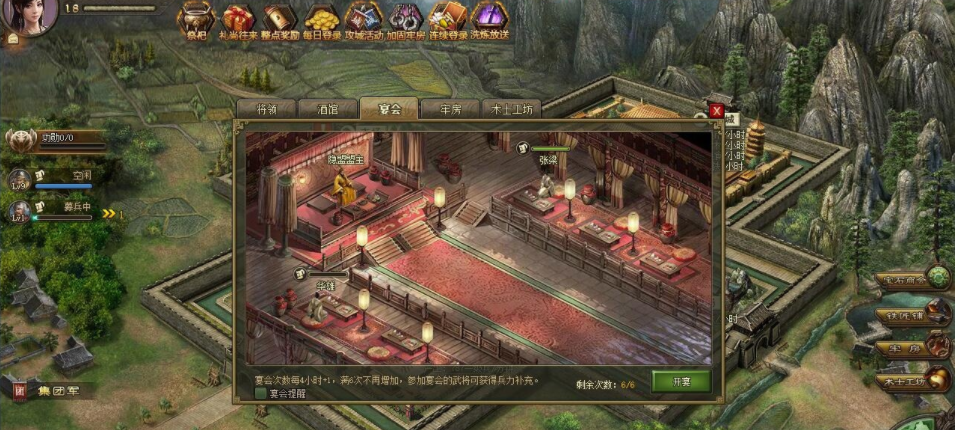Open the 连续登录 treasure chest icon

pyautogui.click(x=447, y=18)
